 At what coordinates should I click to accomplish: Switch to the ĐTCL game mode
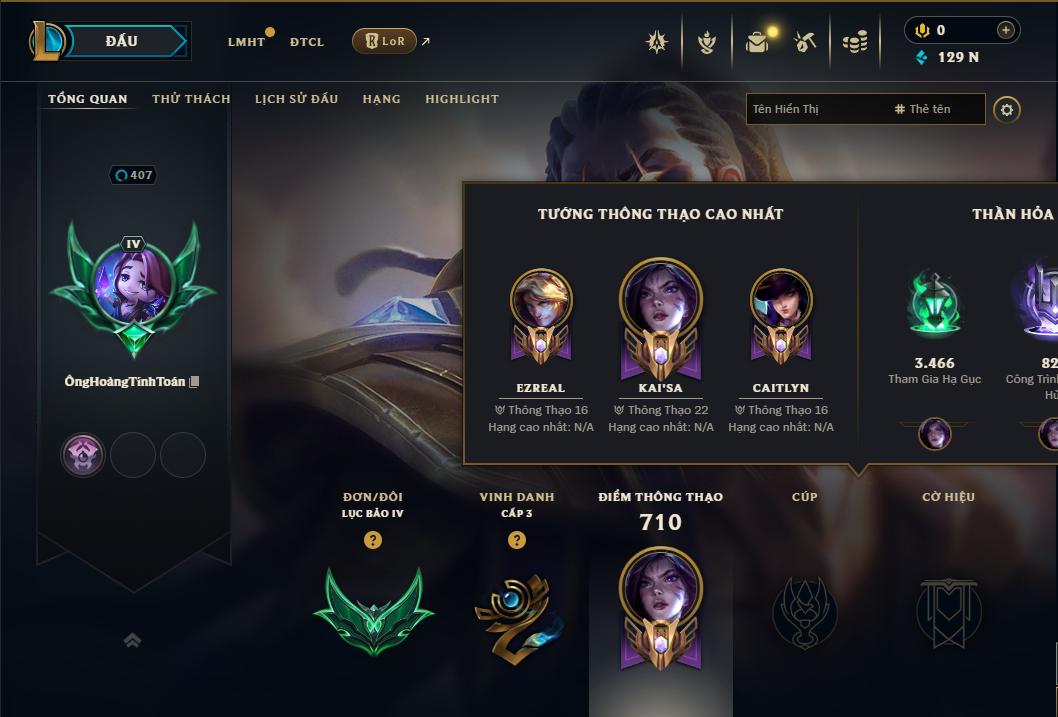(x=307, y=42)
